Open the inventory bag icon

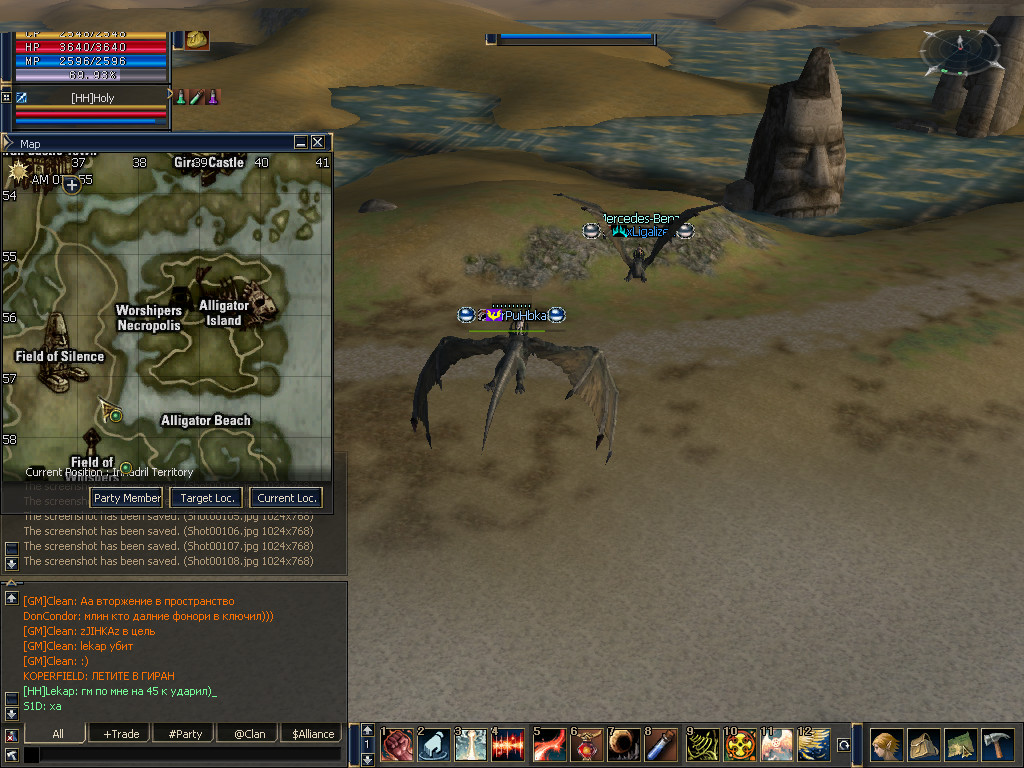tap(923, 745)
